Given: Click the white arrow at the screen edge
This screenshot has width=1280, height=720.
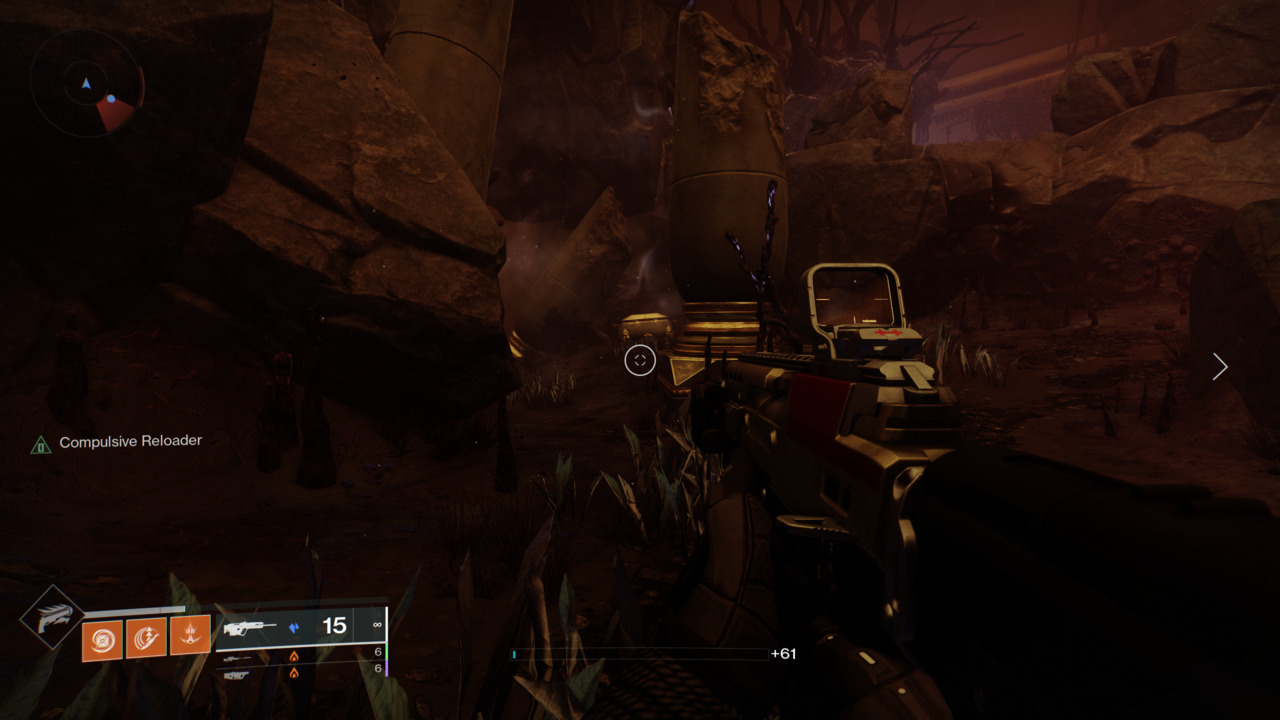Looking at the screenshot, I should point(1219,367).
